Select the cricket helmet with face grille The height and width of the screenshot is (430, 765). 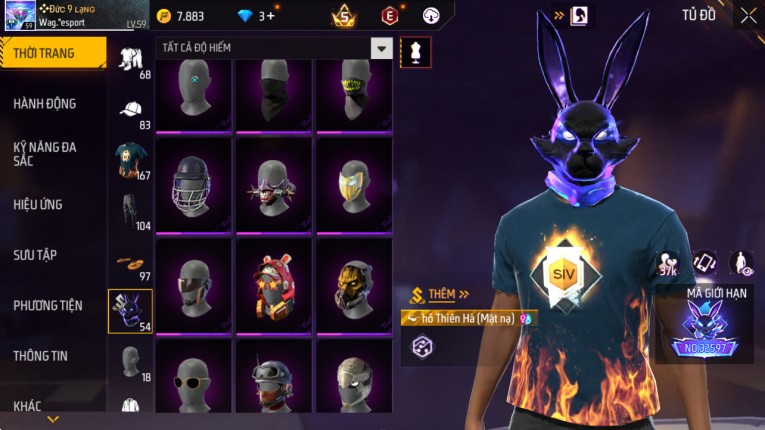click(x=193, y=185)
